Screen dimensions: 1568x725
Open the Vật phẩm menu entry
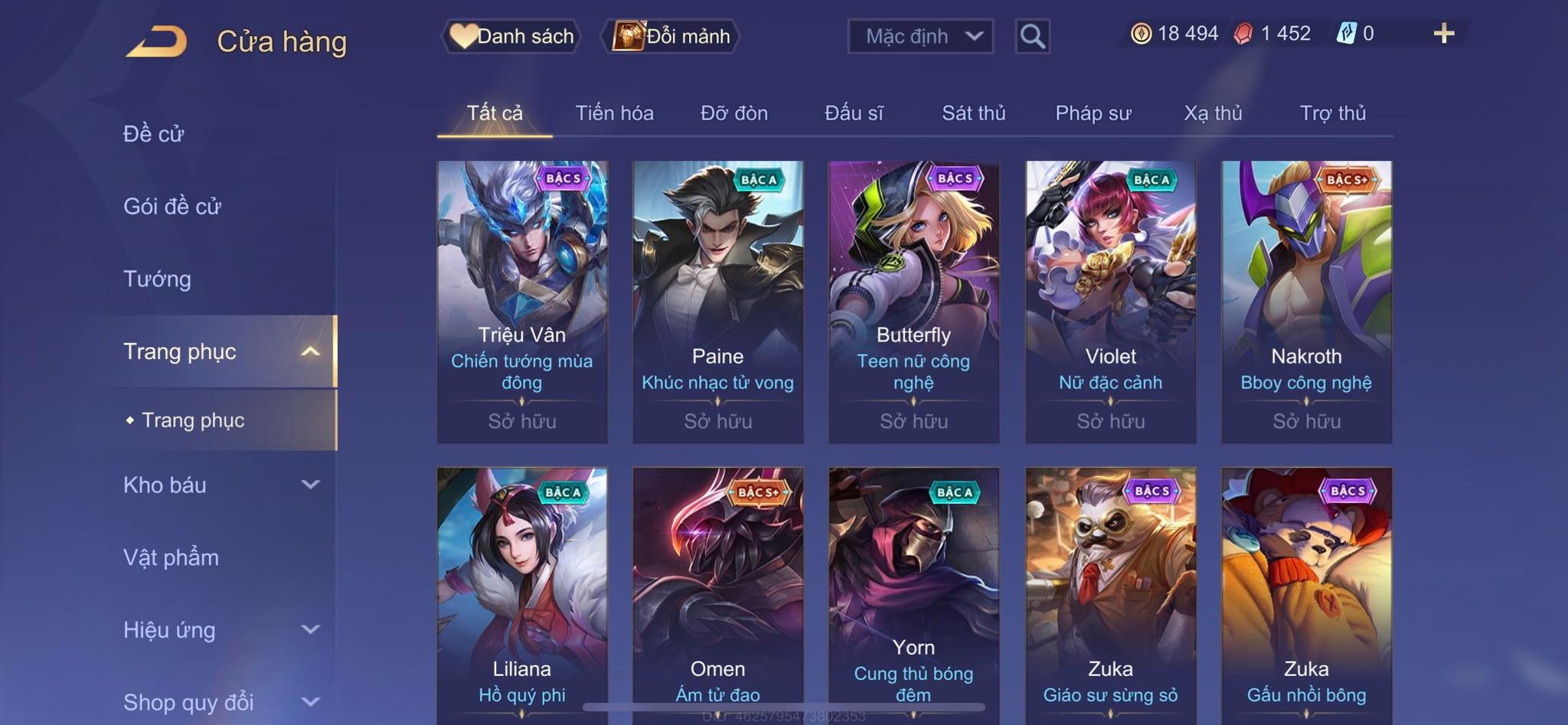171,557
